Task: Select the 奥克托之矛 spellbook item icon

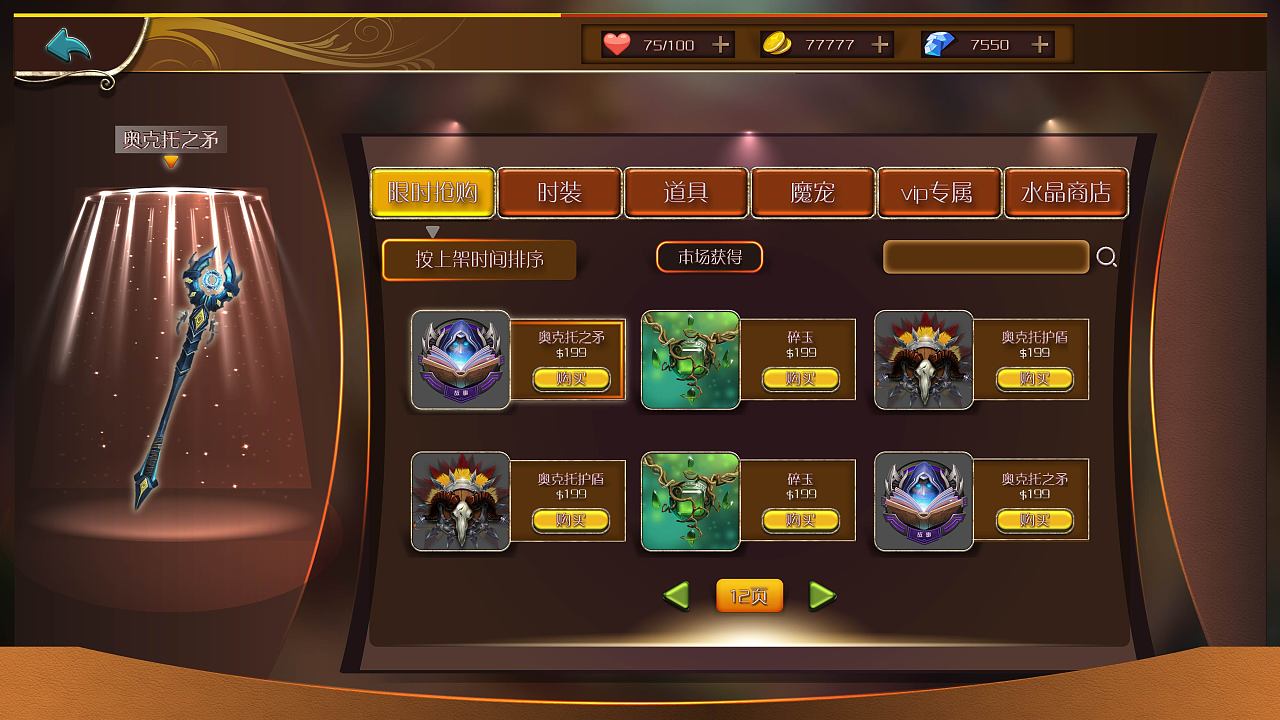Action: point(458,356)
